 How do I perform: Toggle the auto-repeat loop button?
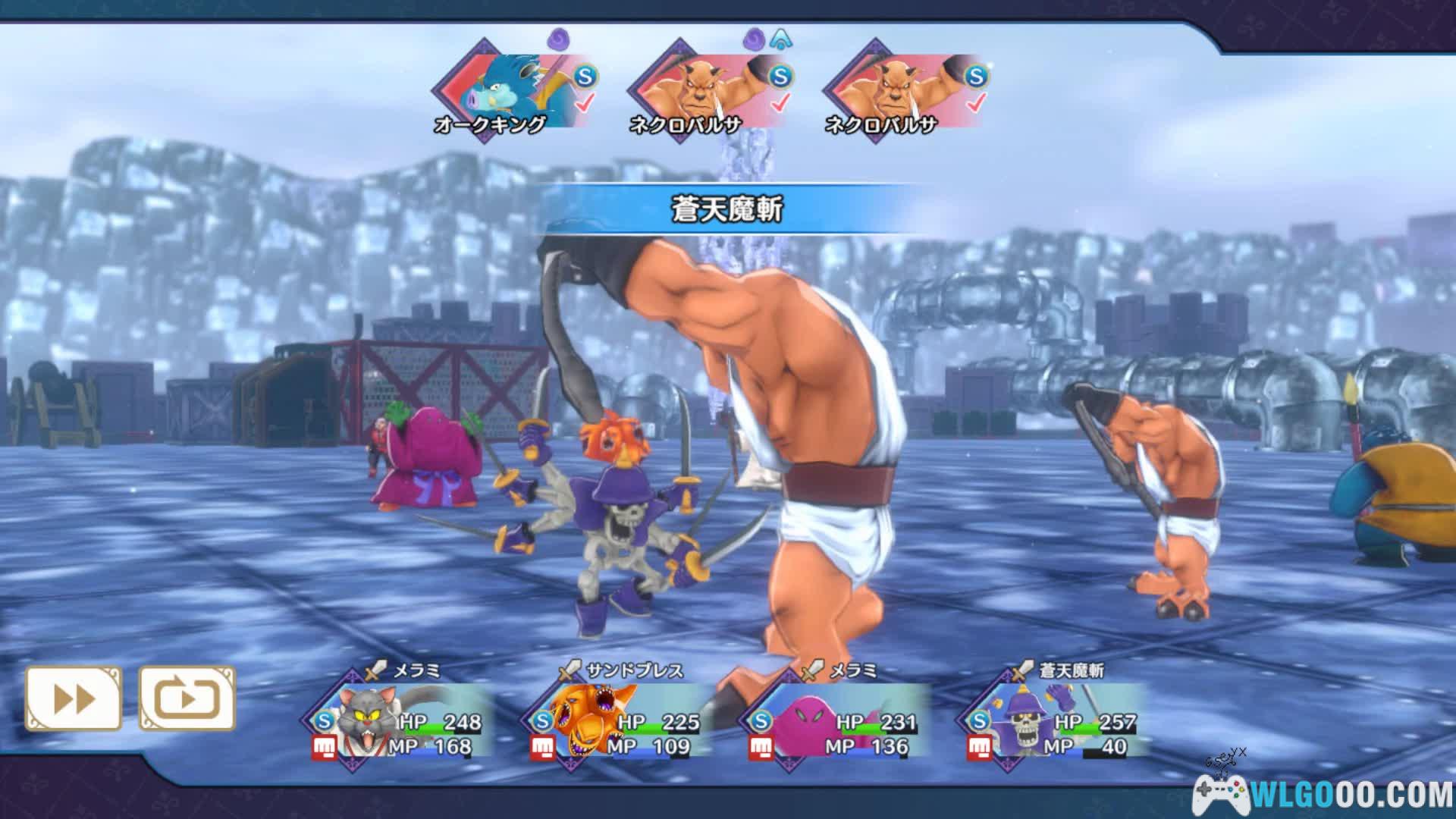(x=187, y=698)
